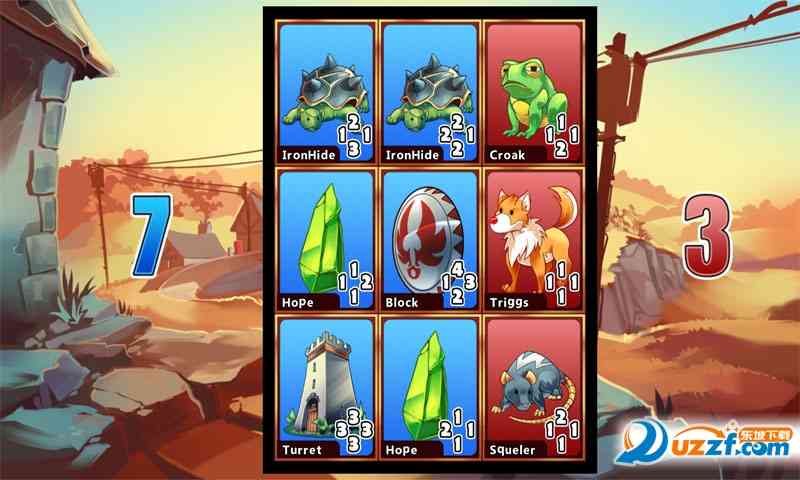This screenshot has height=480, width=800.
Task: Click the Squeler rat card
Action: click(x=532, y=388)
